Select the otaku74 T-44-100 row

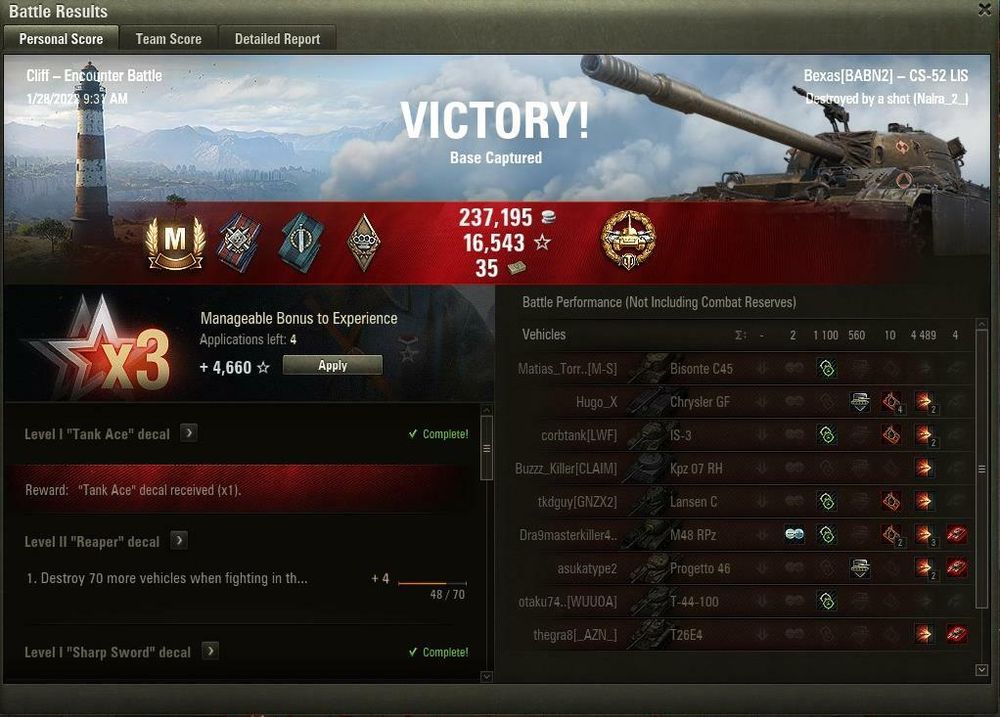700,602
